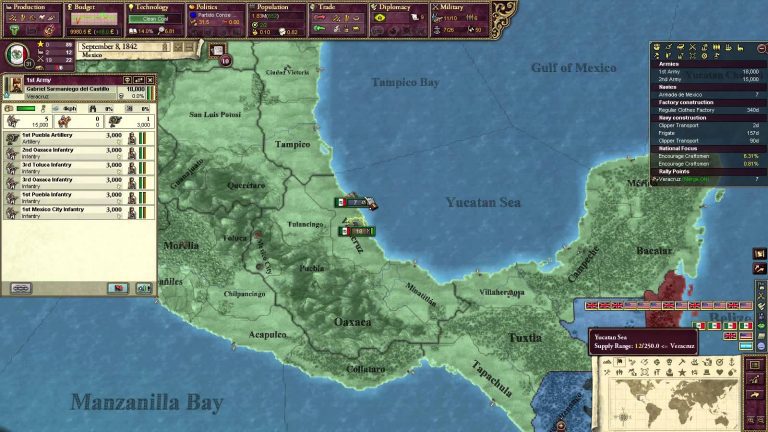Close the 1st Army panel
The width and height of the screenshot is (768, 432).
[x=150, y=80]
